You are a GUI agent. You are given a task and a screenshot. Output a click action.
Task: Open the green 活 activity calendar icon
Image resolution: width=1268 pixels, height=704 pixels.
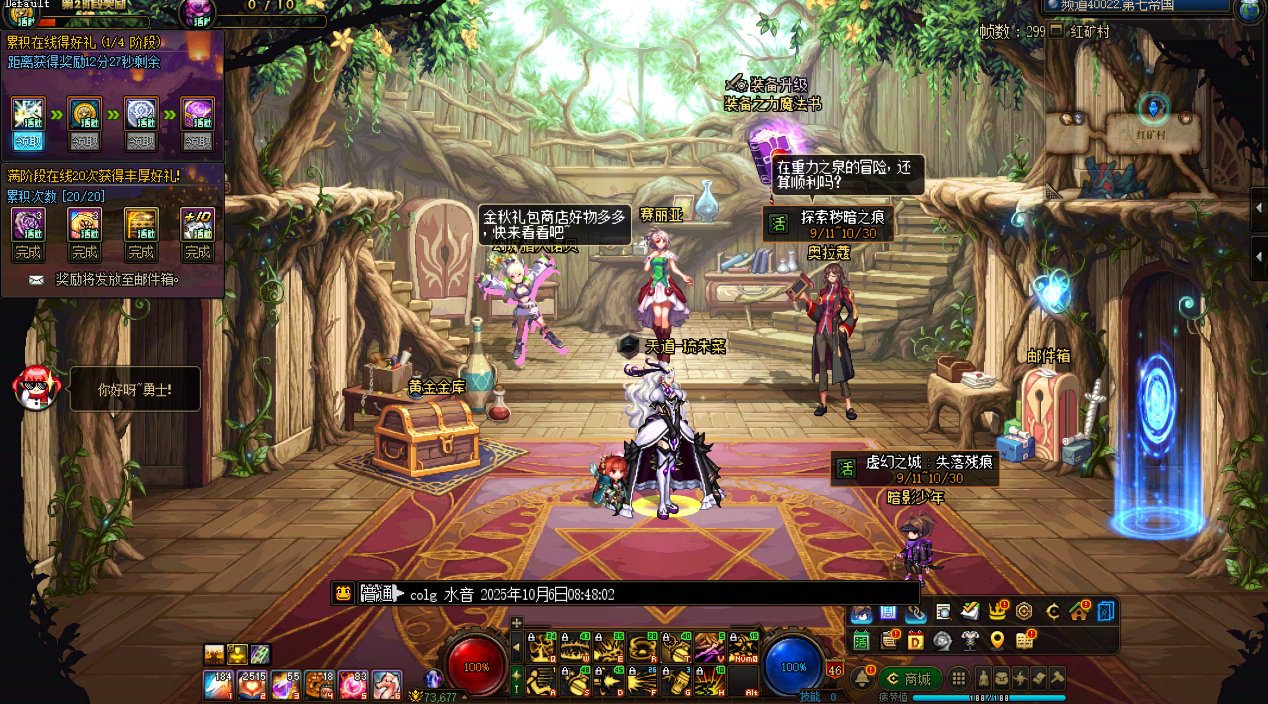[x=861, y=640]
